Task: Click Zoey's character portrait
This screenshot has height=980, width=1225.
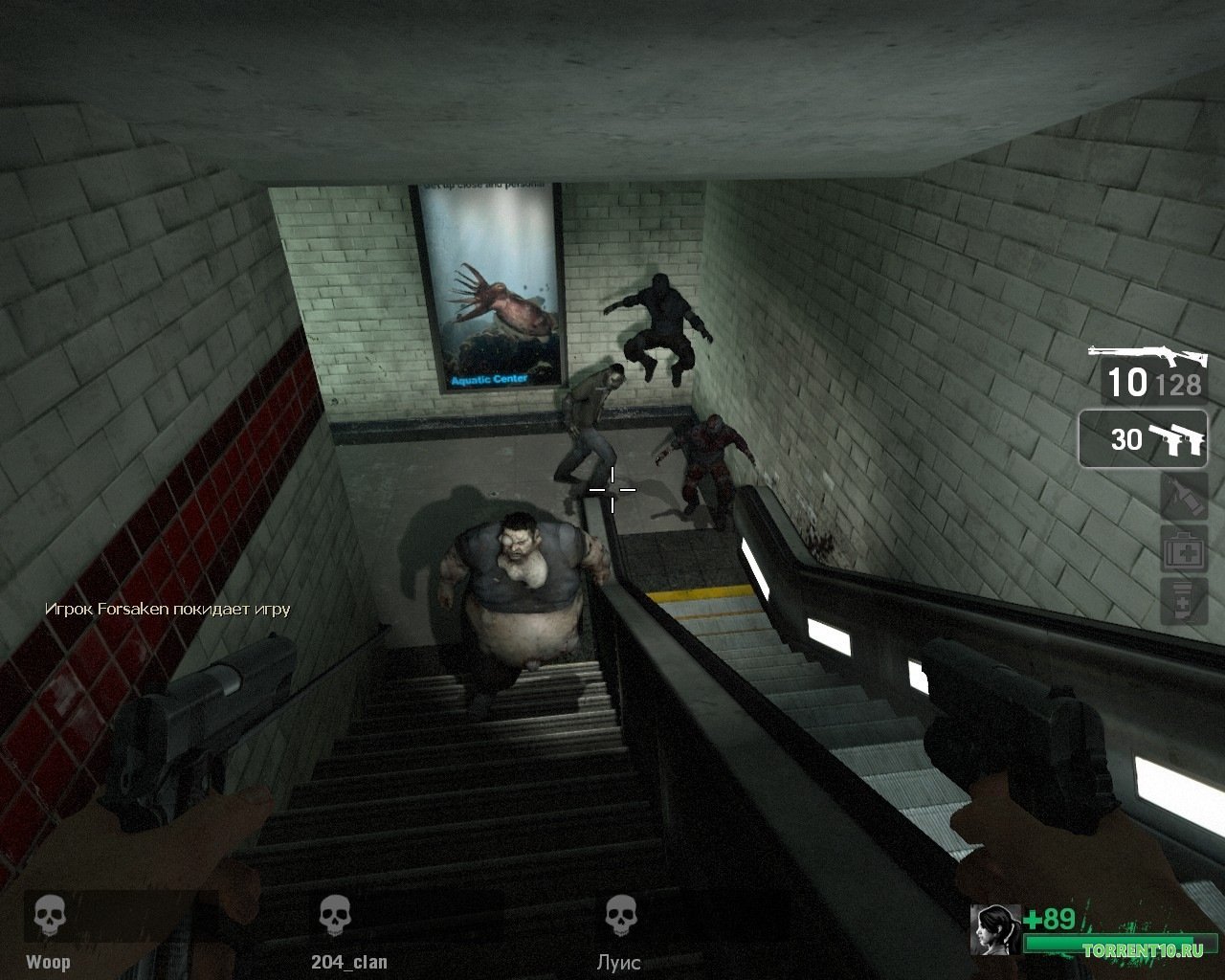Action: tap(992, 929)
